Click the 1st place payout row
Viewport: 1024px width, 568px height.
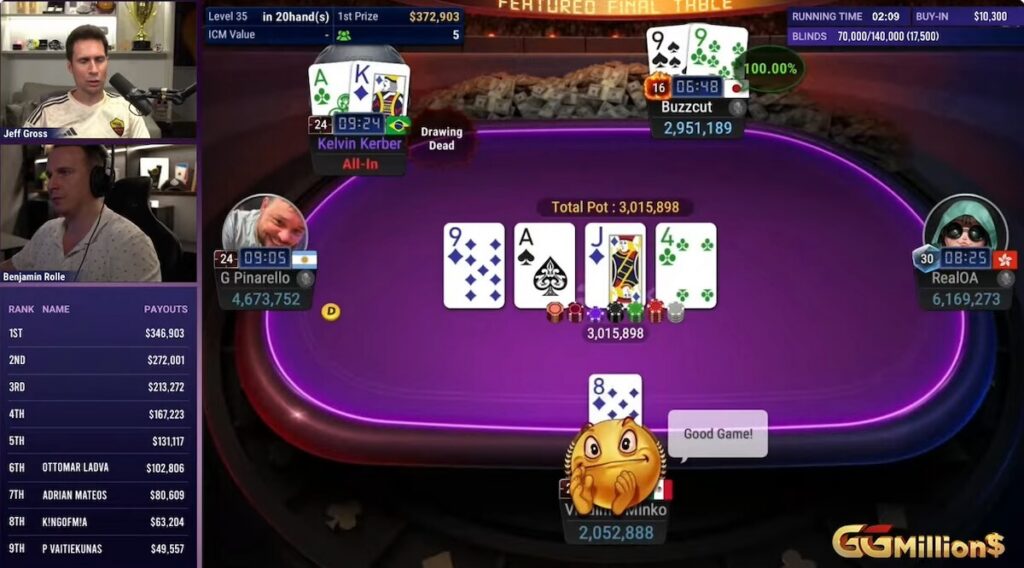point(99,333)
